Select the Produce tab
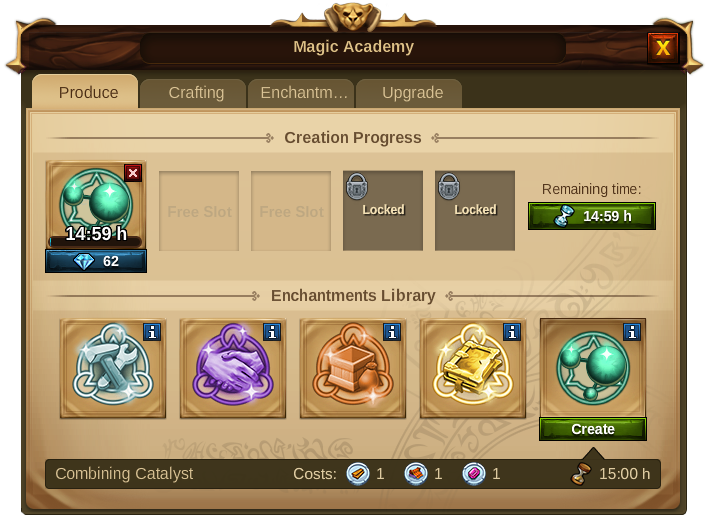Screen dimensions: 709x515 (88, 92)
